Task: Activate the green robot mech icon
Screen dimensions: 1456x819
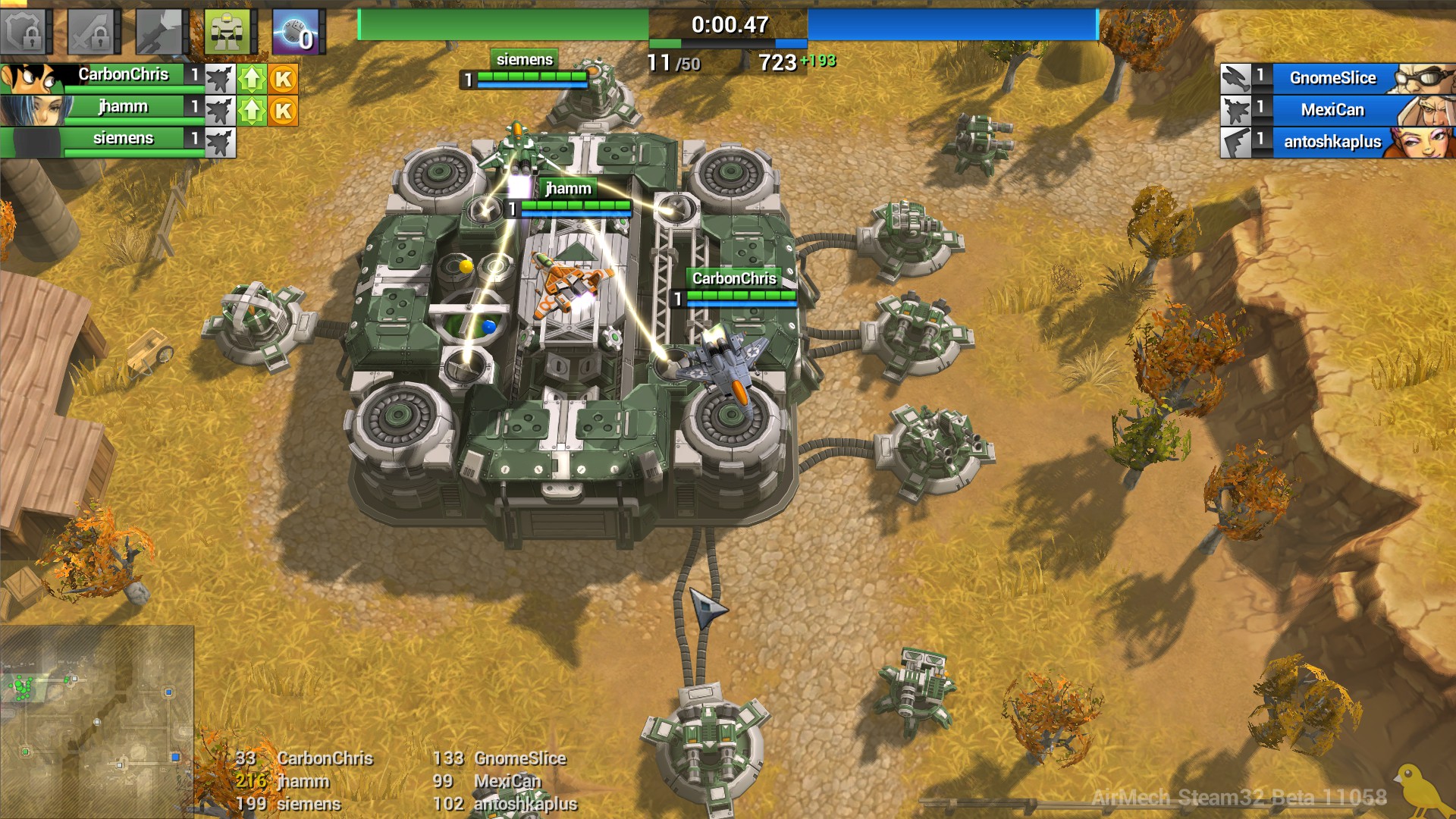Action: click(x=226, y=32)
